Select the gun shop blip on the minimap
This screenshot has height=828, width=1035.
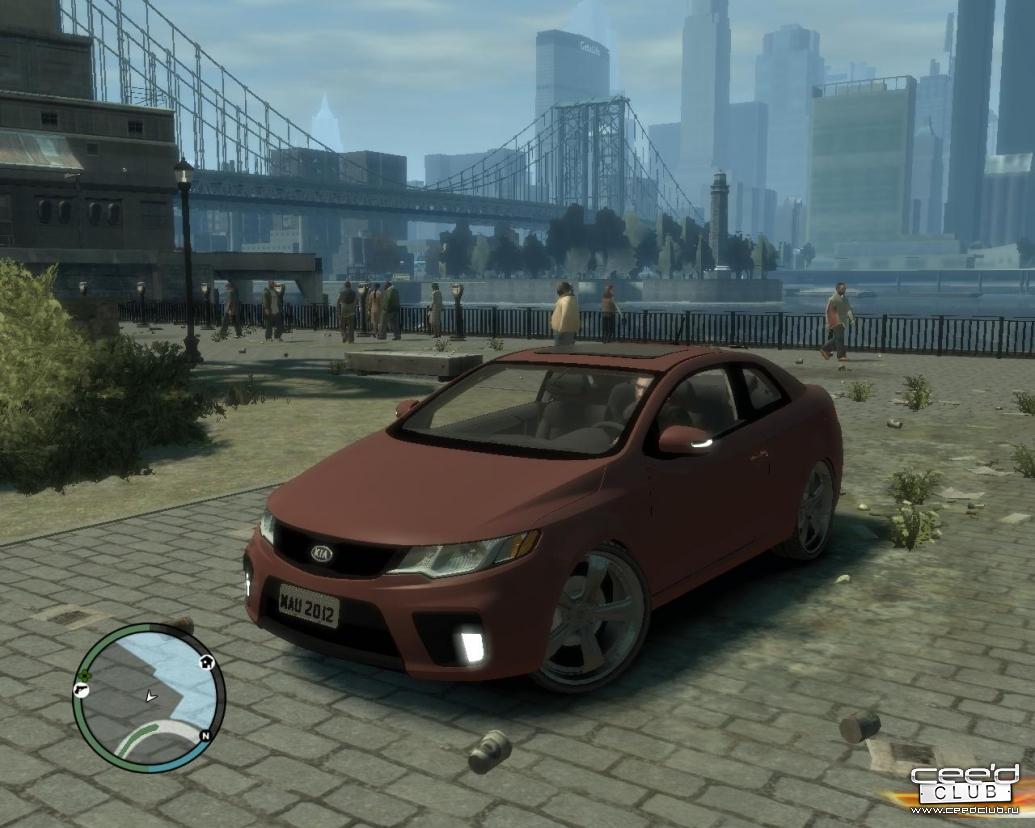80,690
